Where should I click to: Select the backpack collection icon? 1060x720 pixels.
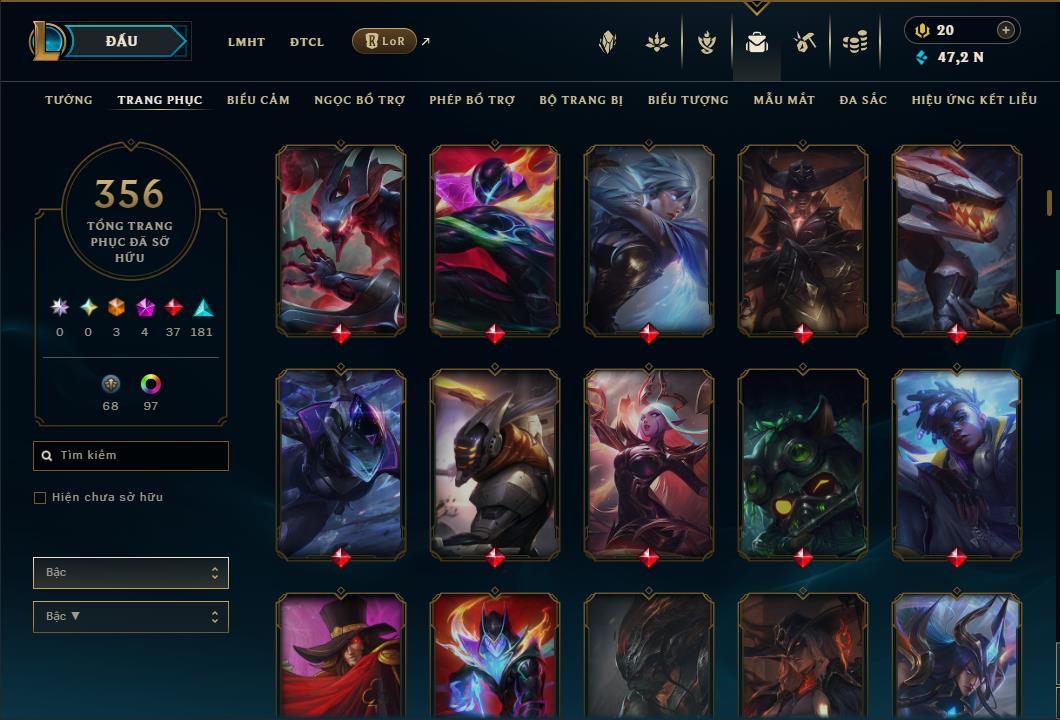coord(756,42)
